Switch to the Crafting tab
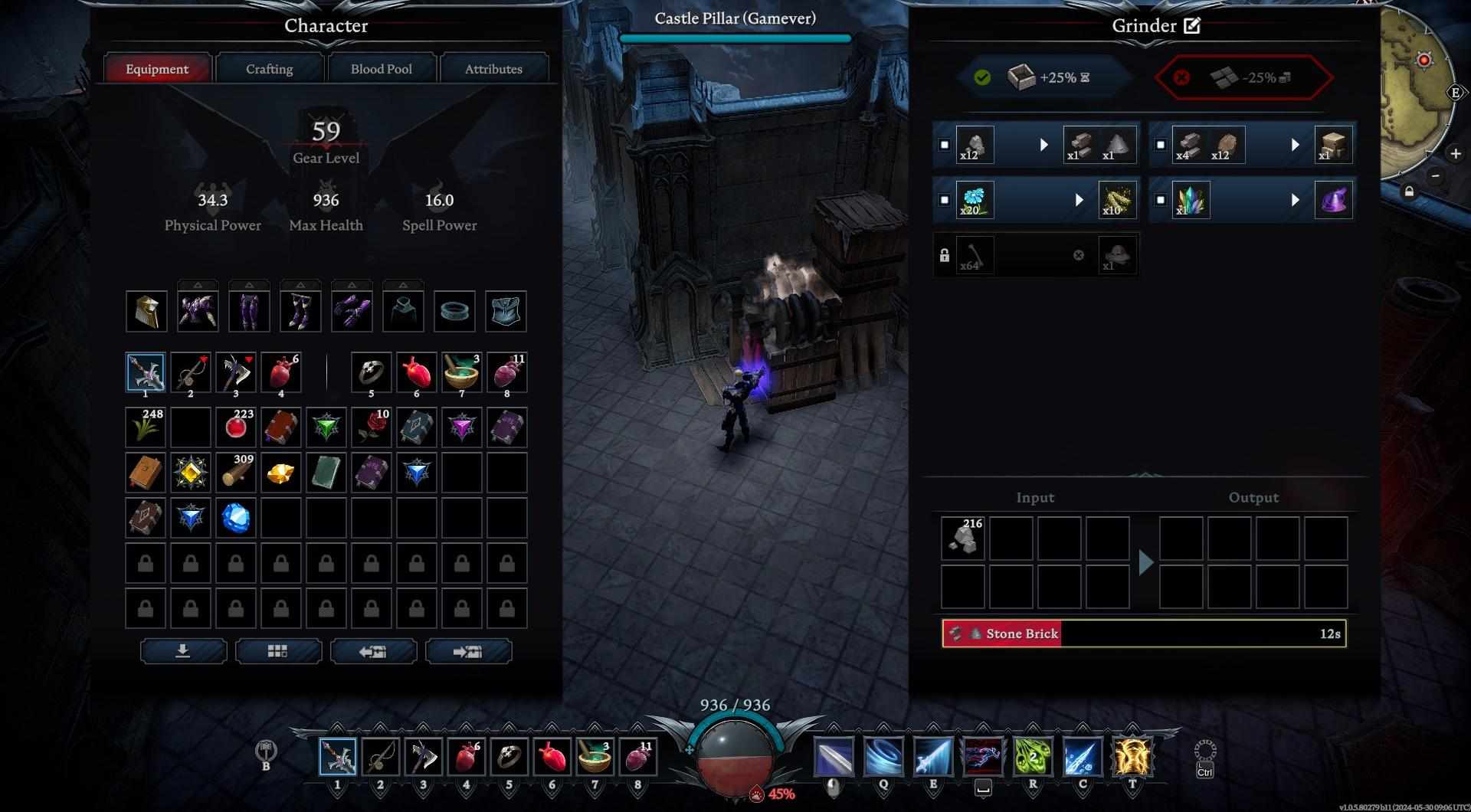Image resolution: width=1471 pixels, height=812 pixels. 269,69
